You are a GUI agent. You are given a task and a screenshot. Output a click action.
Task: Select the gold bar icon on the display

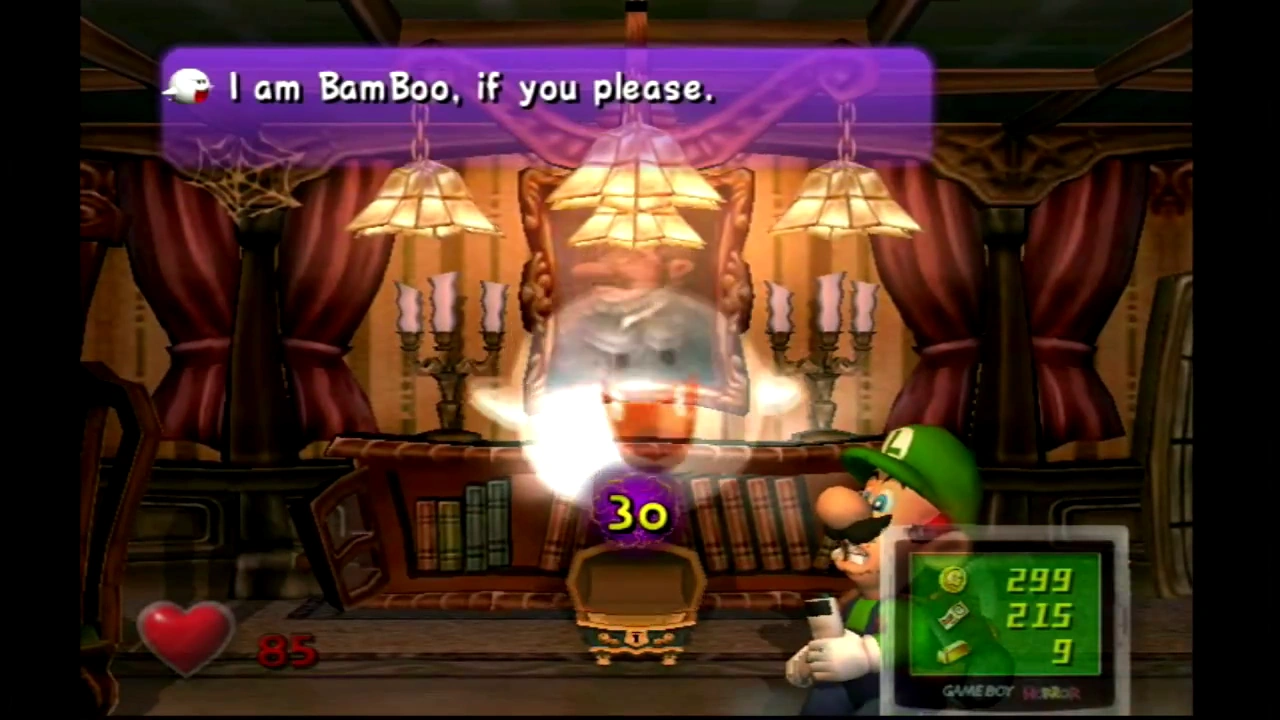coord(952,652)
